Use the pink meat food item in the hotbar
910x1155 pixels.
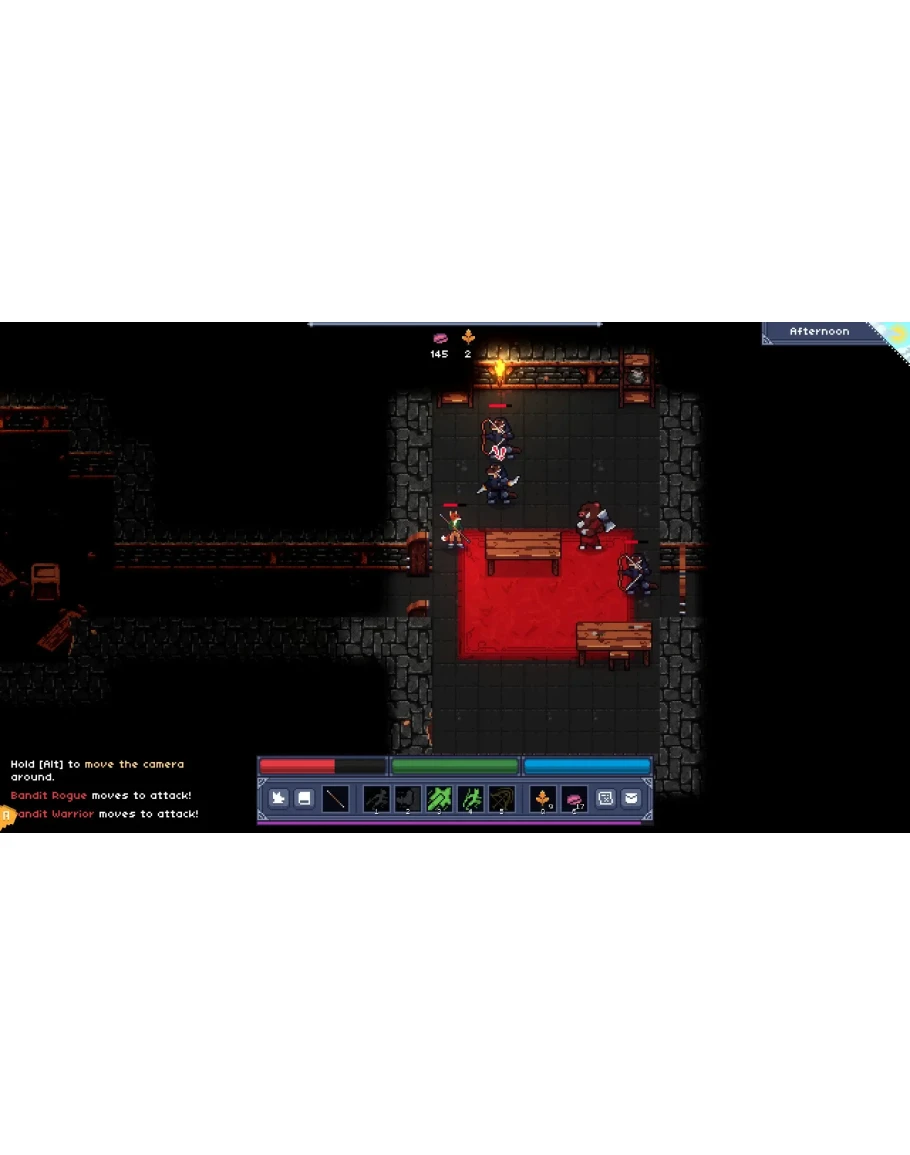pyautogui.click(x=574, y=798)
